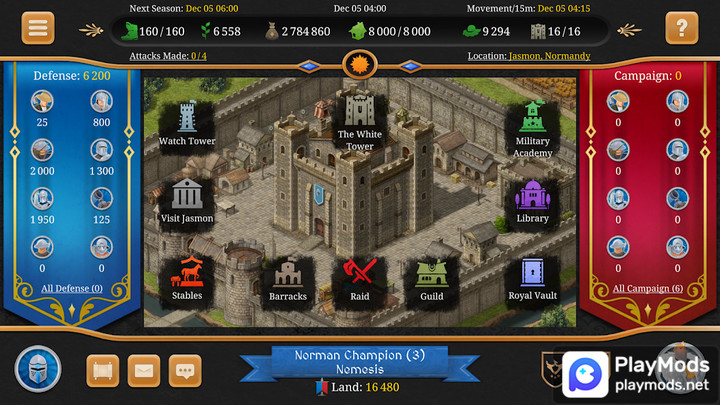Open the Military Academy
The image size is (720, 405).
point(532,127)
